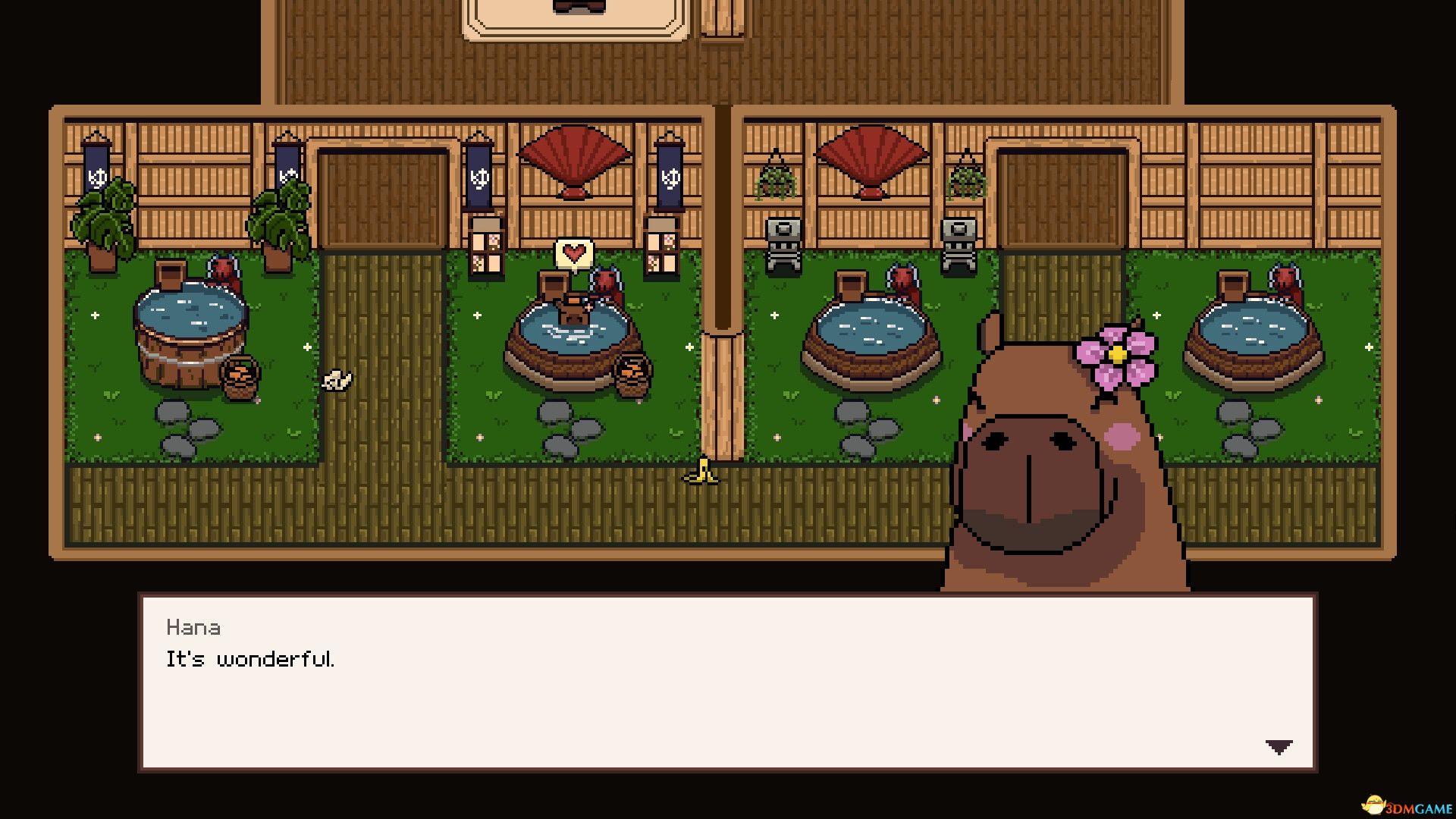Click the dialogue advance arrow
1456x819 pixels.
coord(1280,745)
